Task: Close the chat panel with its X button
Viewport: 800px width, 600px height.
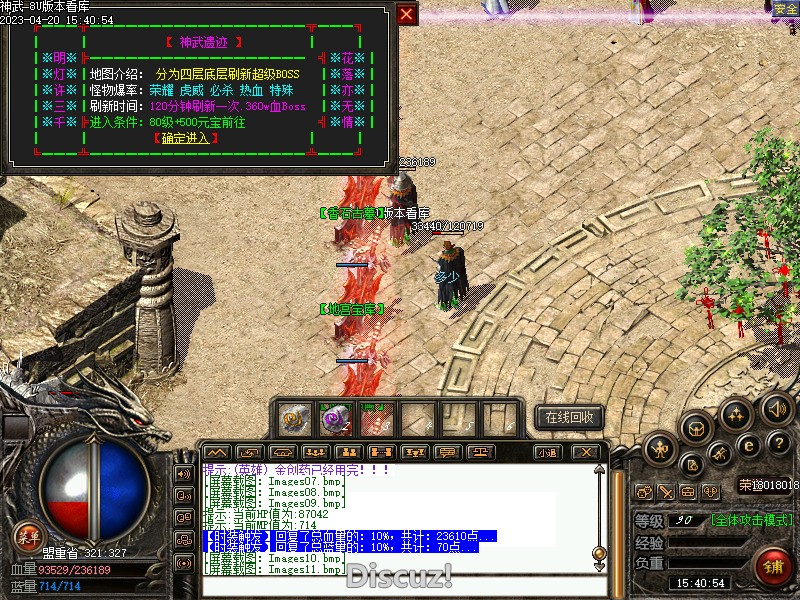Action: coord(586,452)
